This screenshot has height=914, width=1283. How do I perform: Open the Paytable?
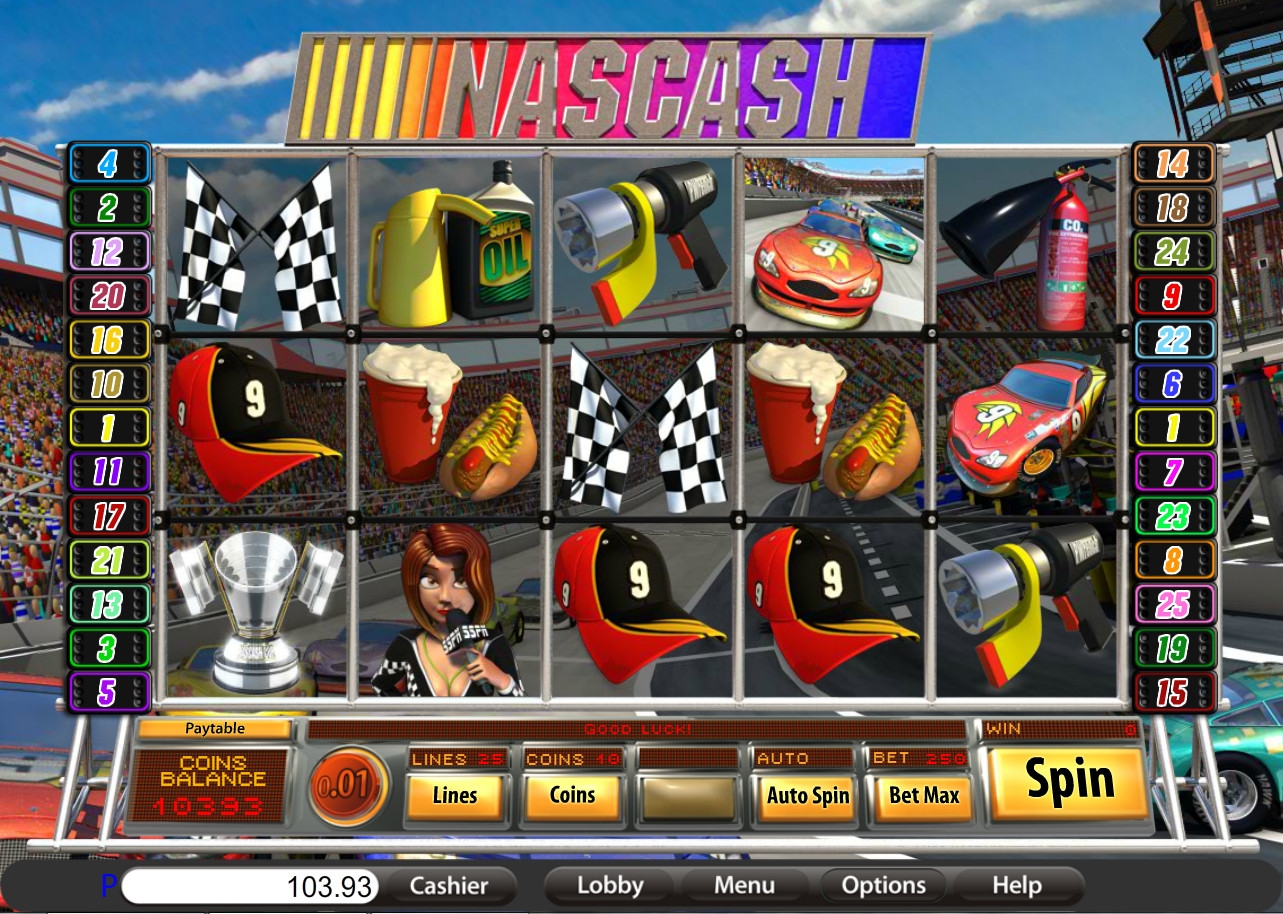(x=215, y=729)
